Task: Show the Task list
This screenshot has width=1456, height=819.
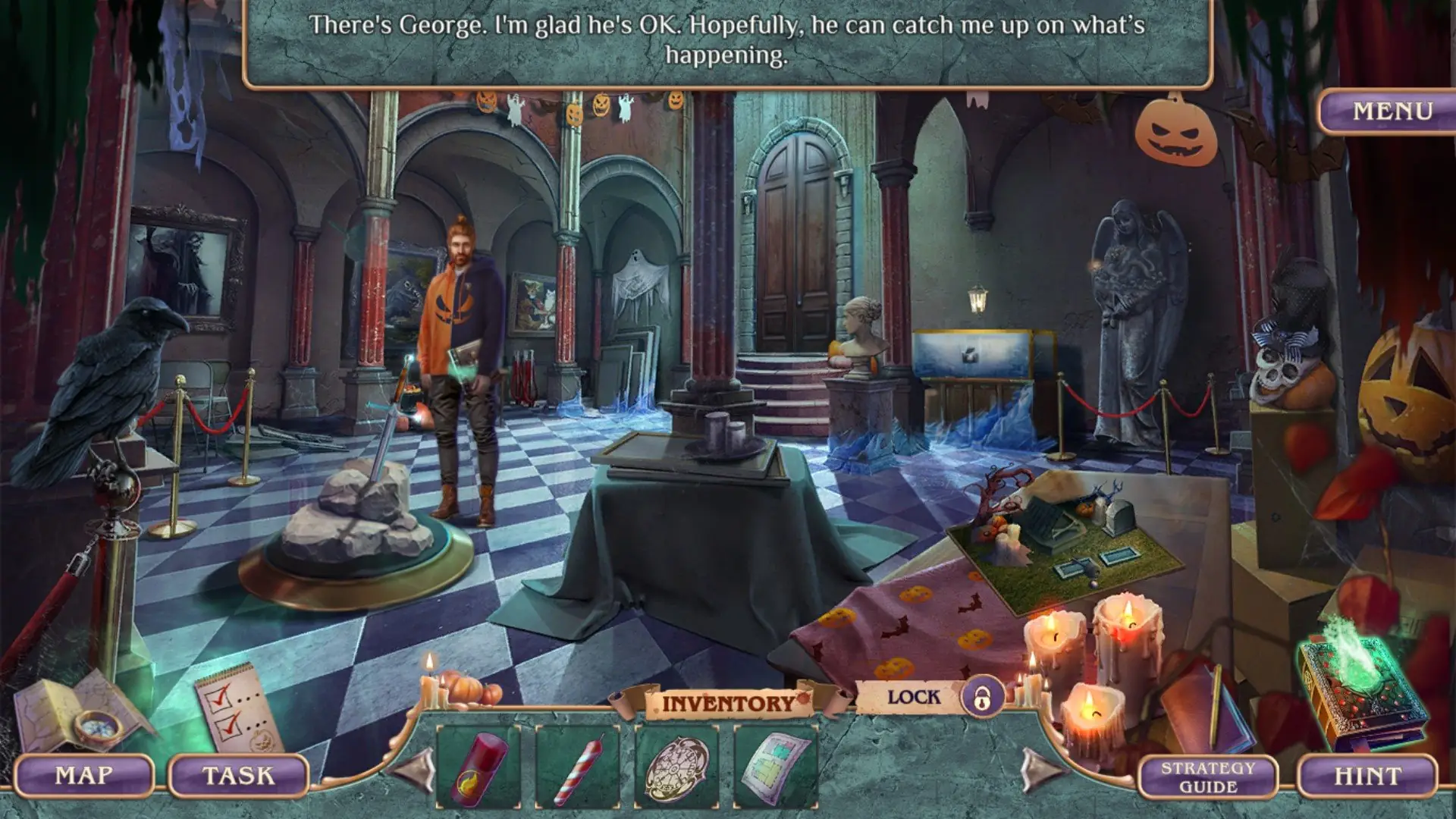Action: coord(238,776)
